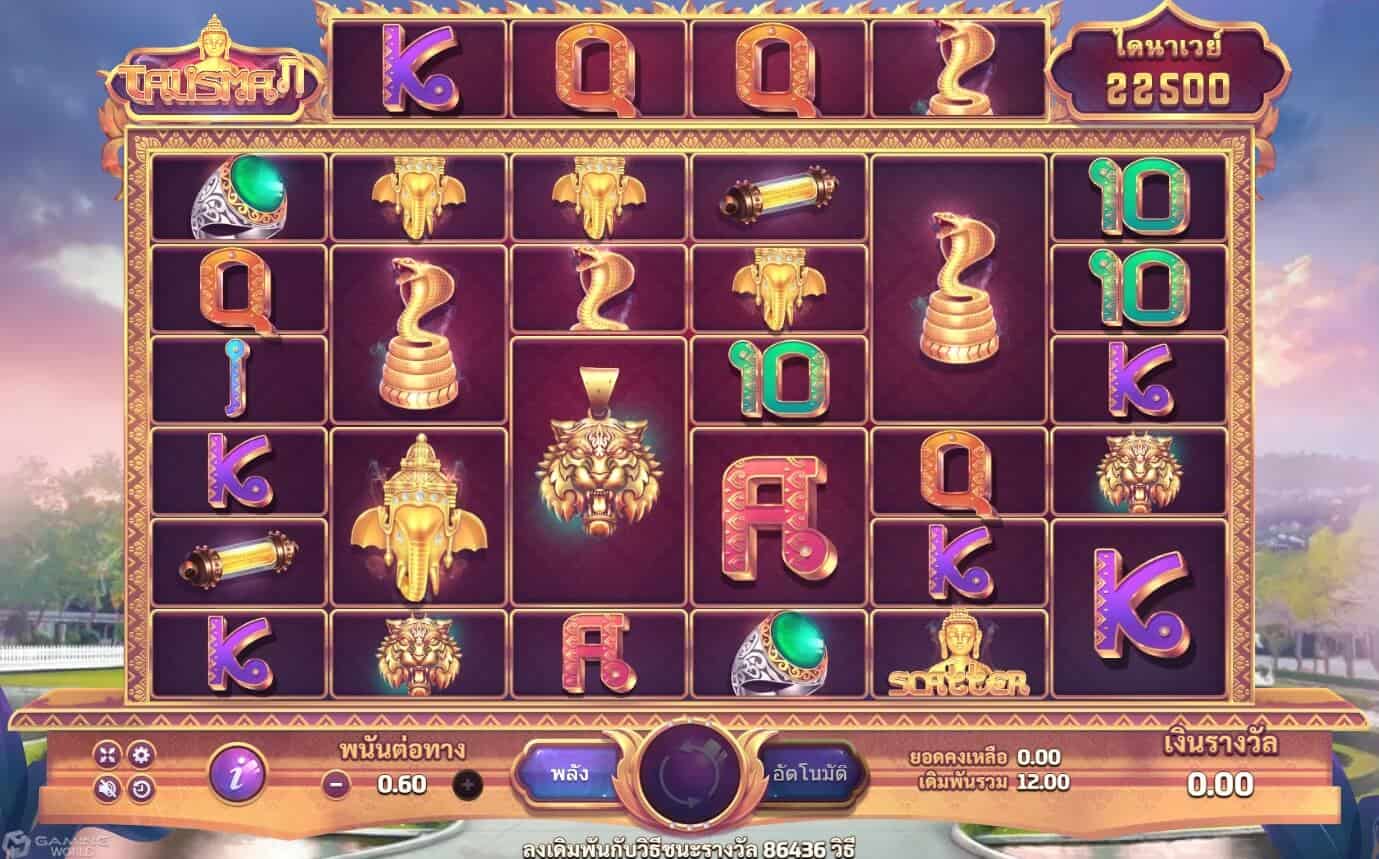Click the fullscreen expand icon
1379x859 pixels.
pos(108,755)
